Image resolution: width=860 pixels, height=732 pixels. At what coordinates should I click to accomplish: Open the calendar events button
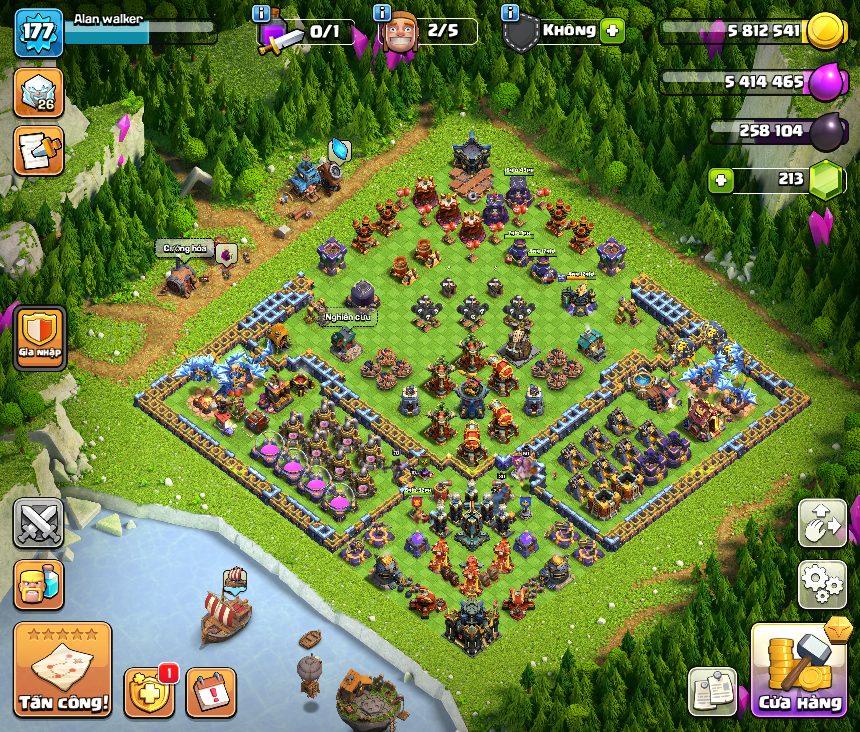[x=211, y=691]
